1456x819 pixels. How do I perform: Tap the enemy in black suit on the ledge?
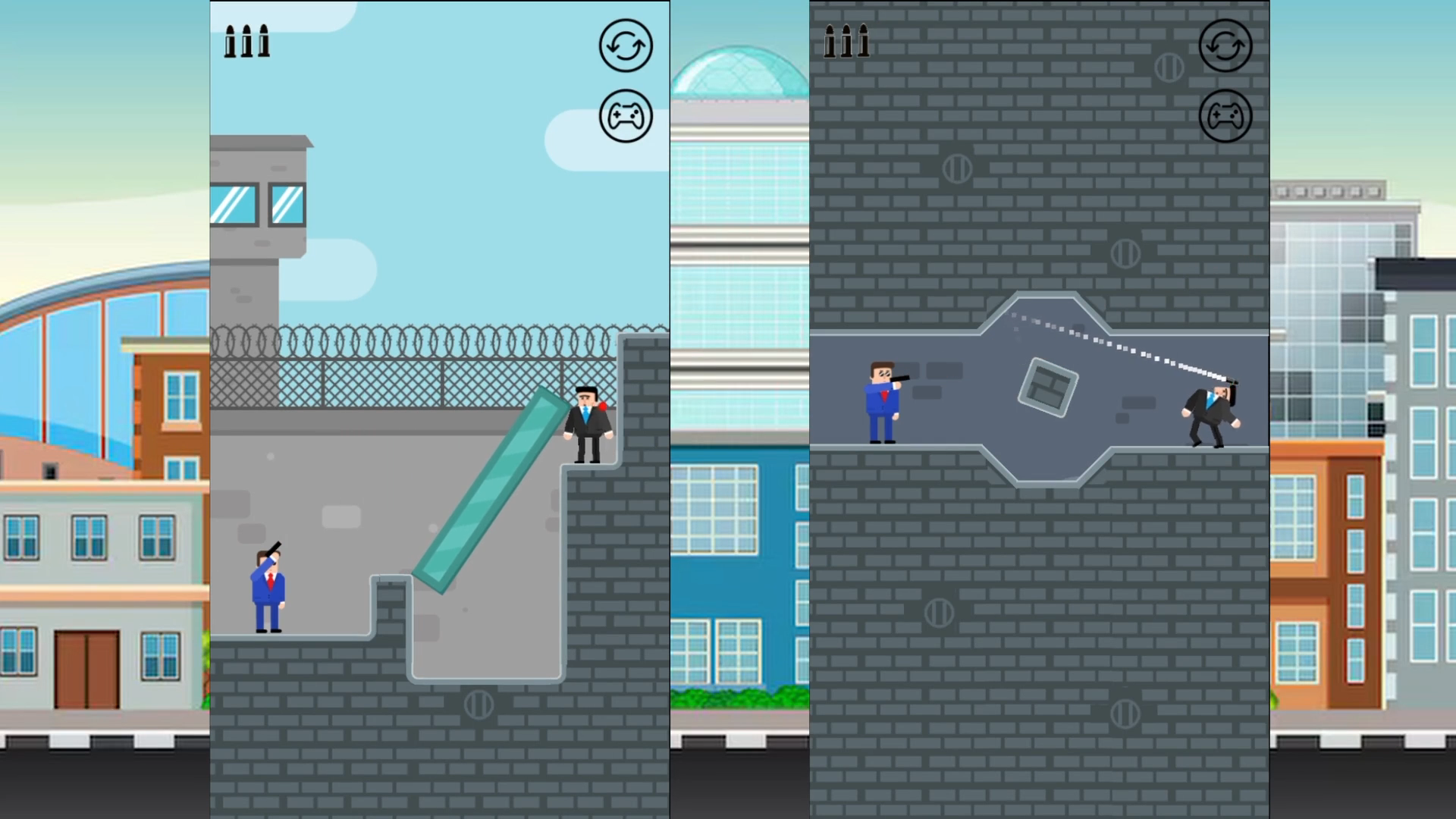(588, 425)
